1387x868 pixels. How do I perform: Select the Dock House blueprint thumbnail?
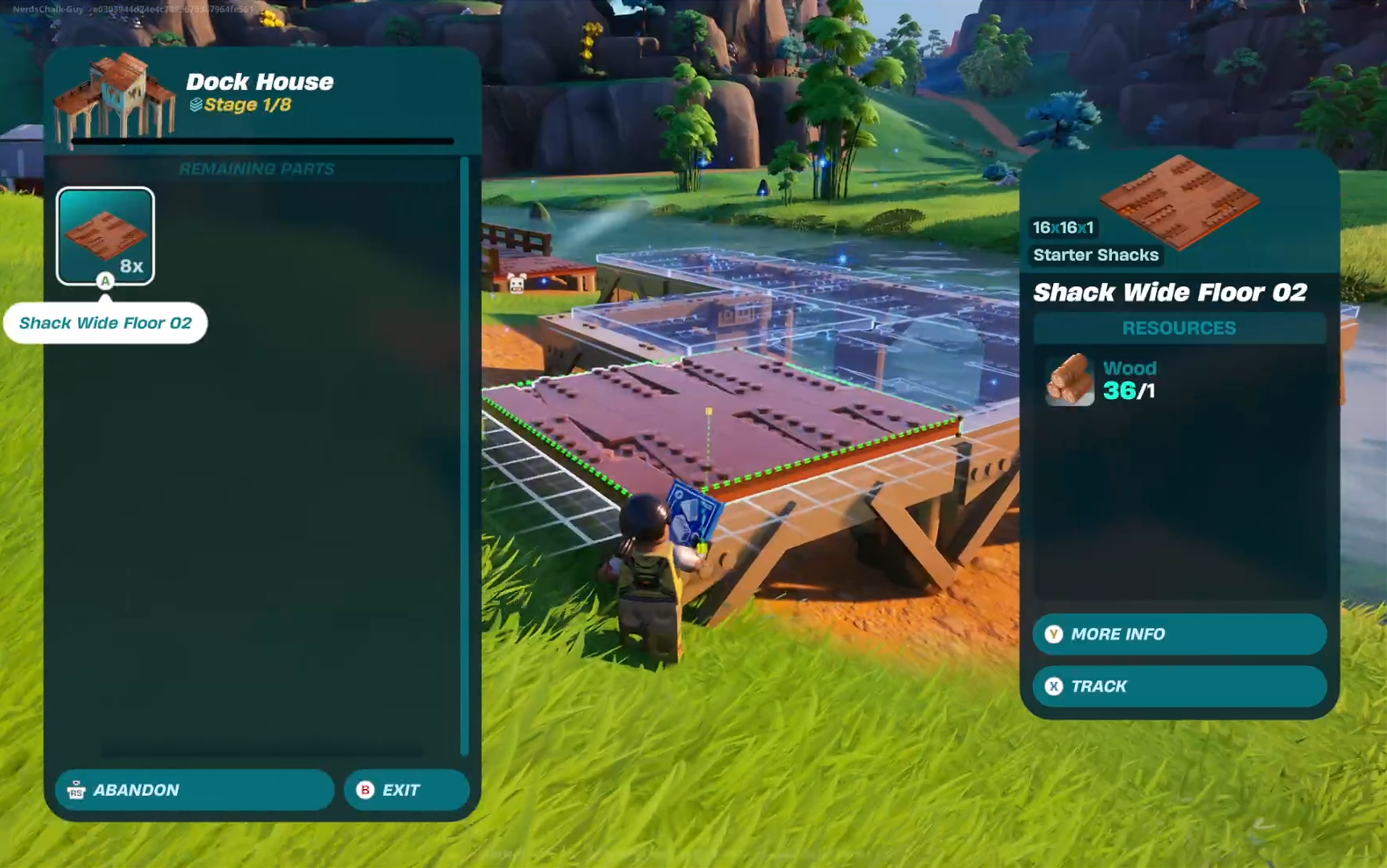114,97
